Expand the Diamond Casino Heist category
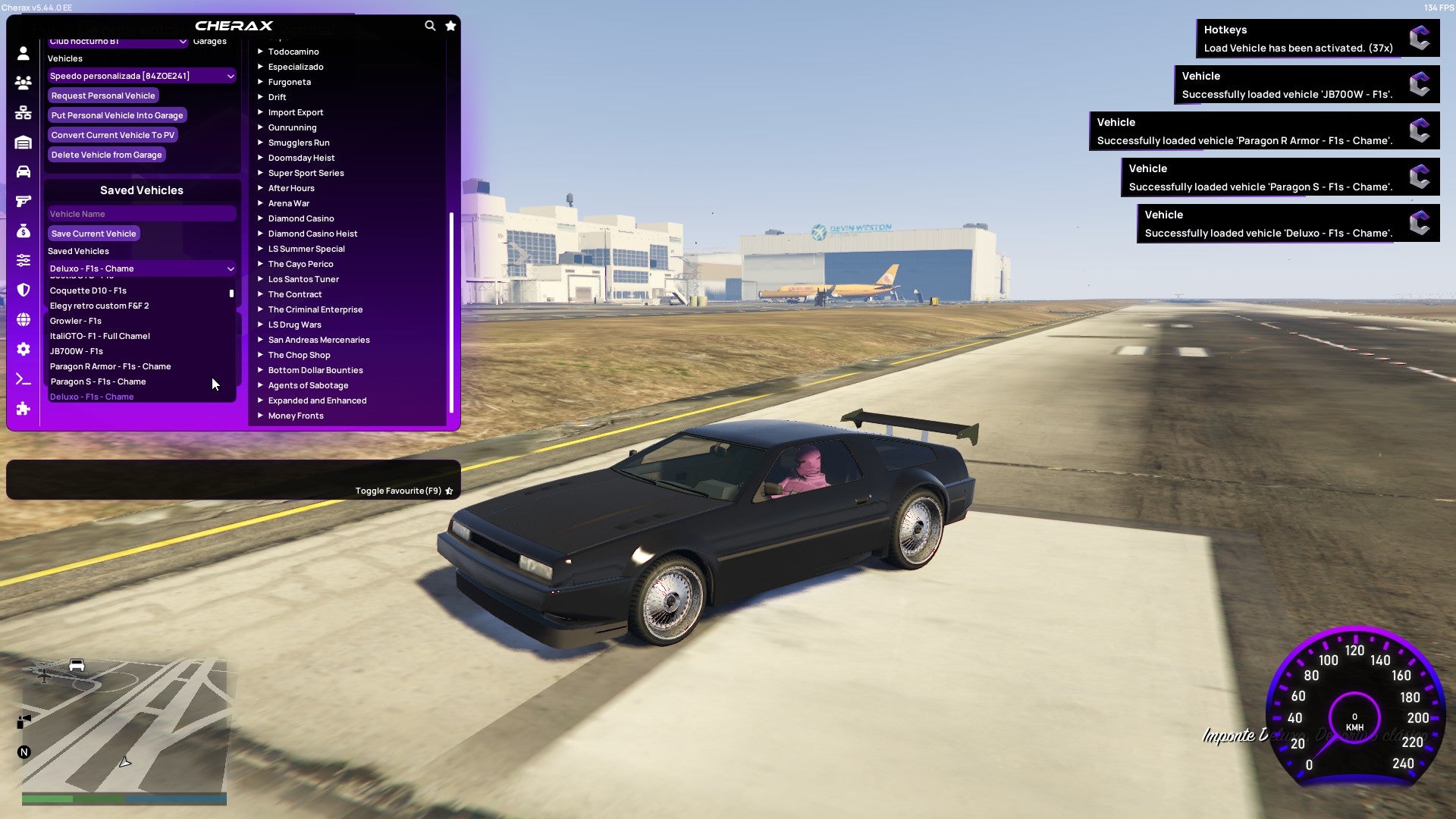Viewport: 1456px width, 819px height. 312,233
